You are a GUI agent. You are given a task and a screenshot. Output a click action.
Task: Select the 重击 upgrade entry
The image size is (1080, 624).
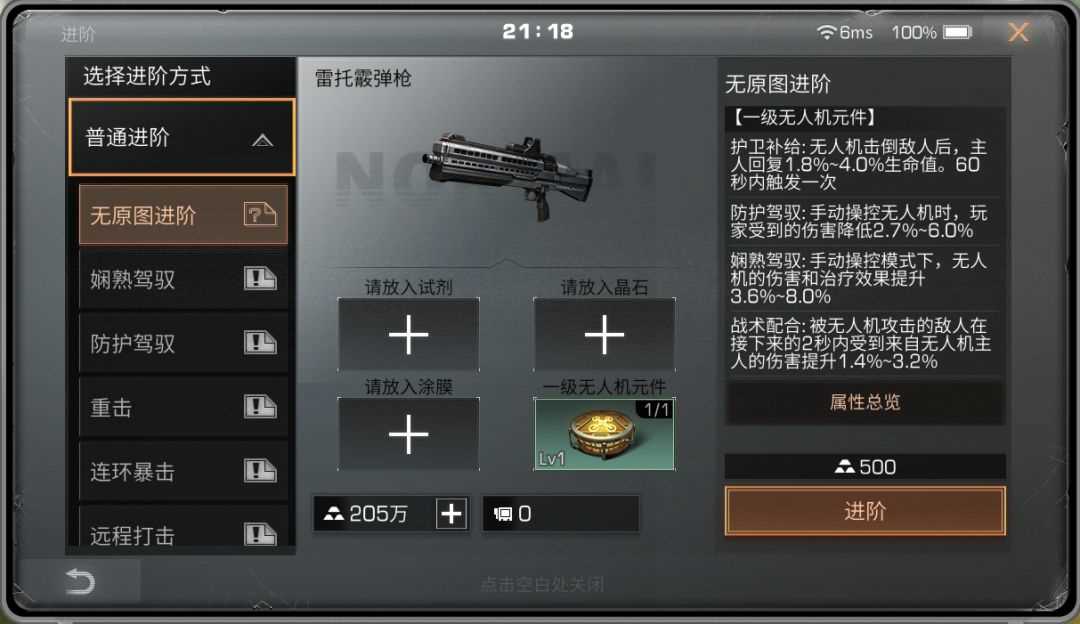(183, 407)
